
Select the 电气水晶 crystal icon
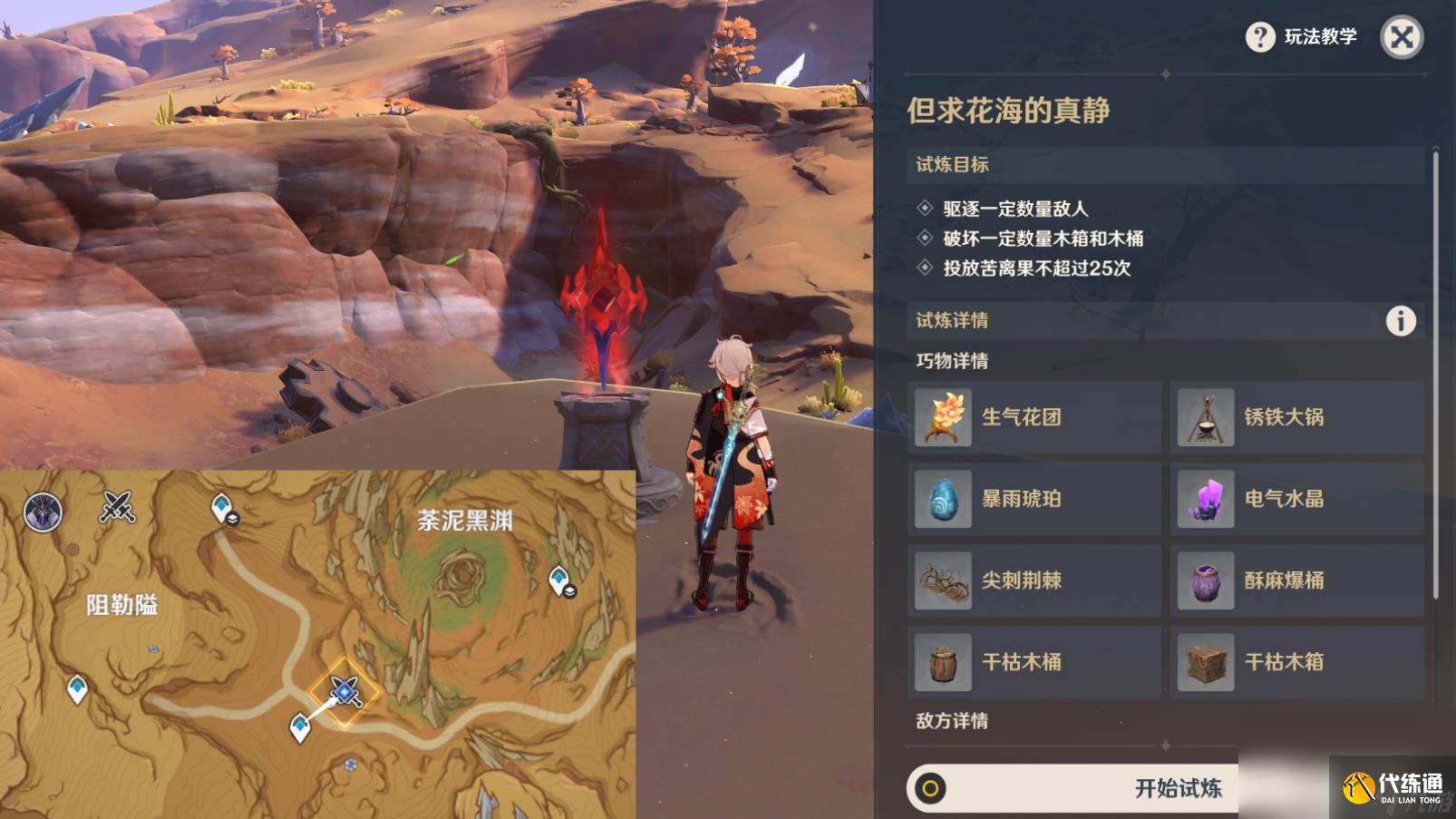(x=1206, y=499)
